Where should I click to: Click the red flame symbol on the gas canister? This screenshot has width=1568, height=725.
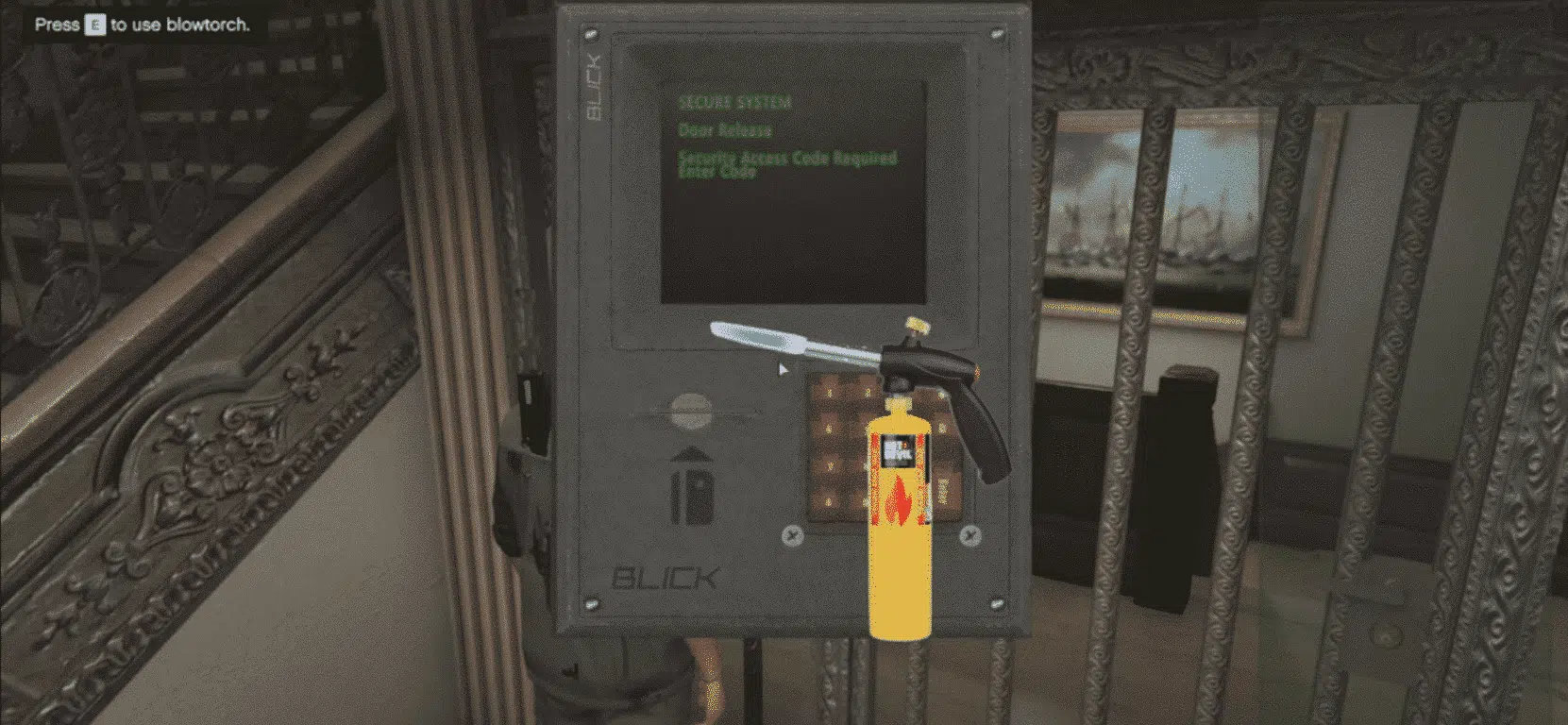point(900,500)
